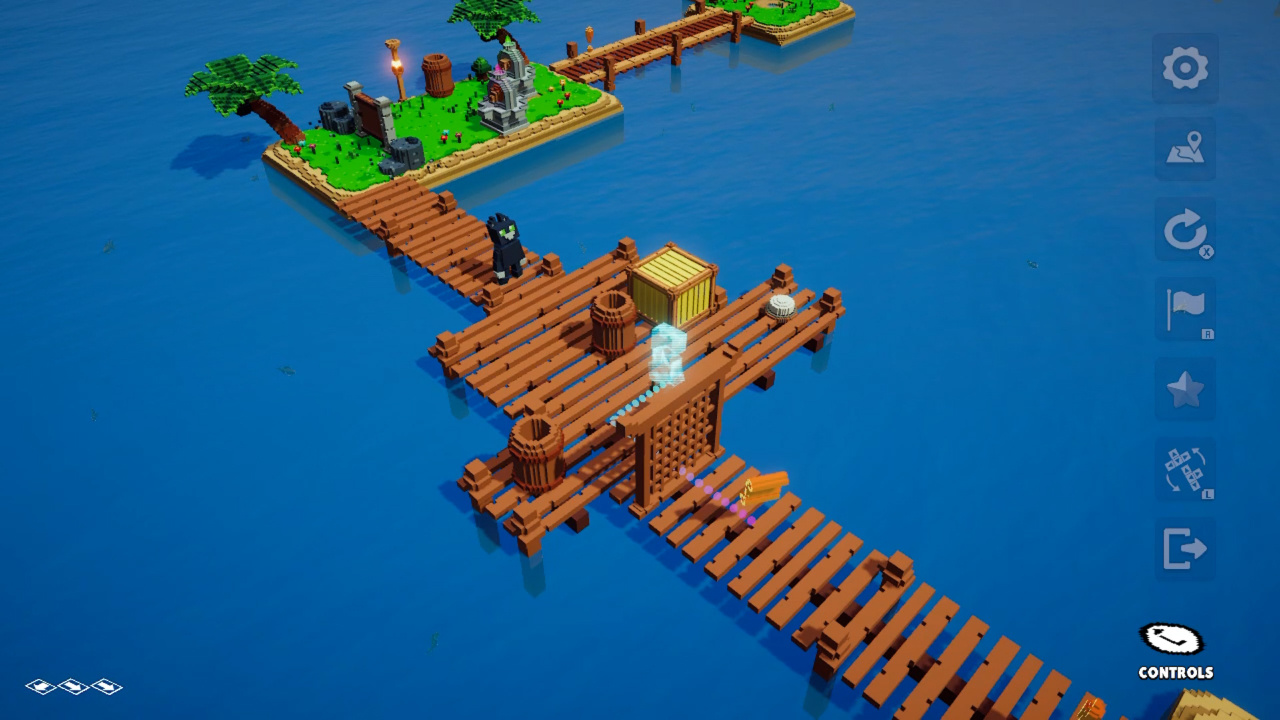Open the settings gear icon
The width and height of the screenshot is (1280, 720).
click(1185, 68)
